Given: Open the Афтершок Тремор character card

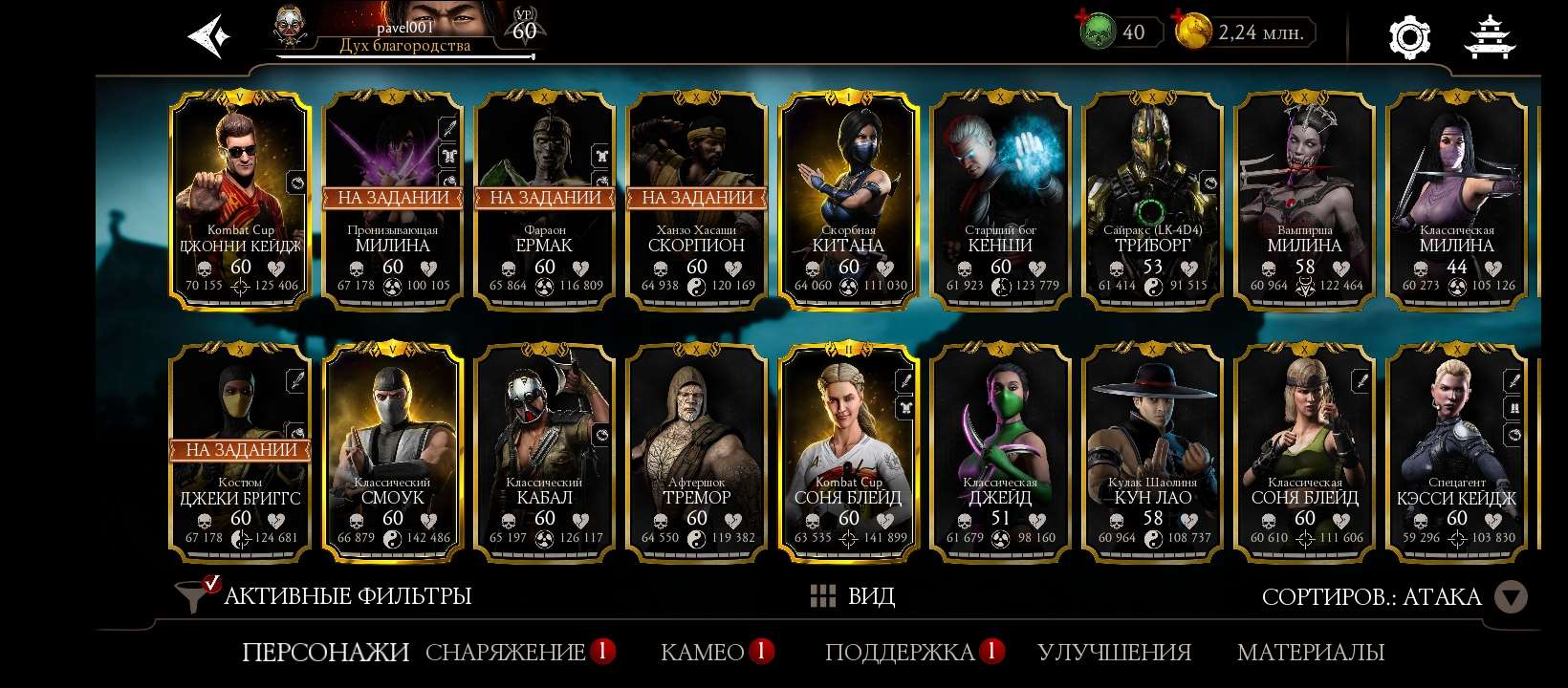Looking at the screenshot, I should [696, 449].
